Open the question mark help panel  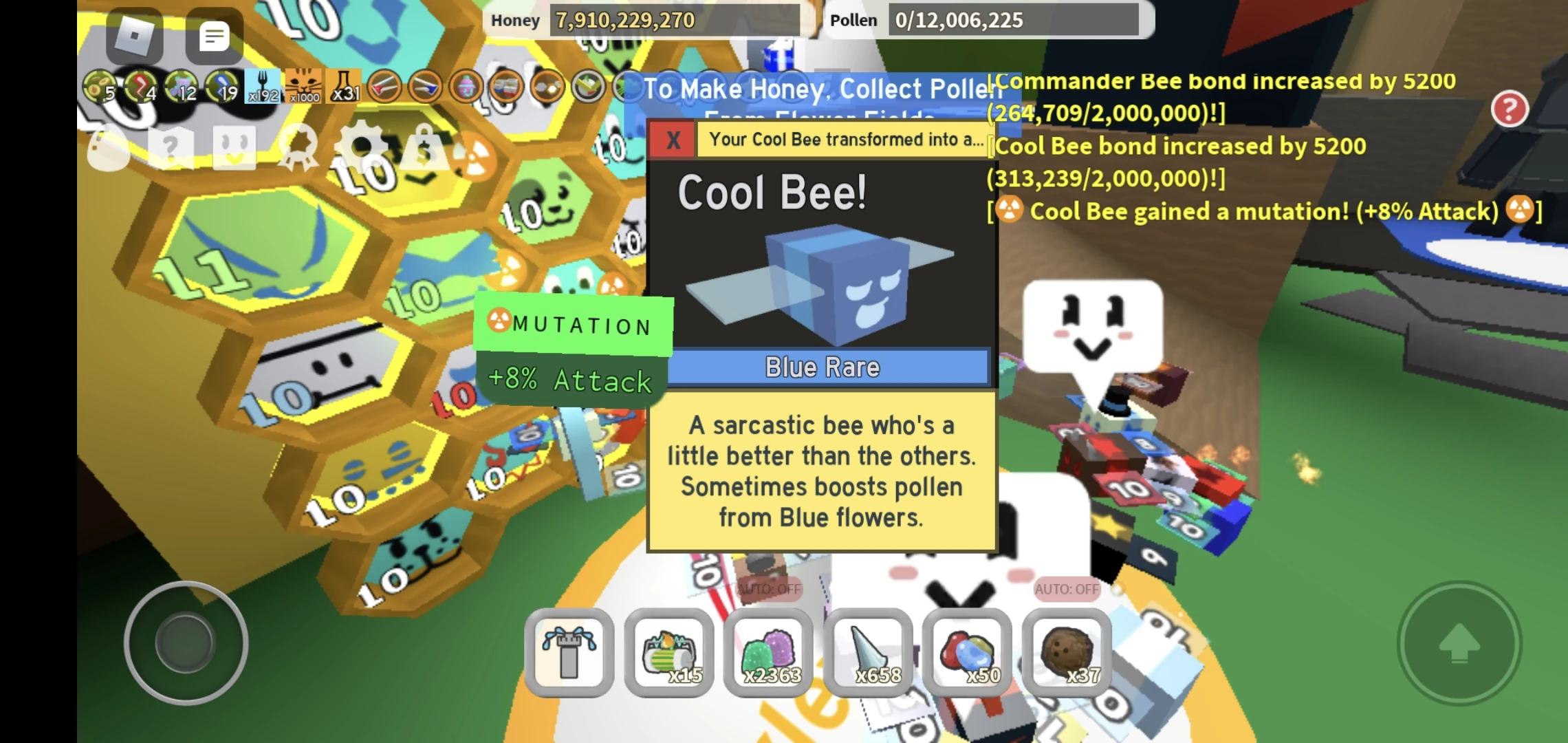tap(171, 146)
